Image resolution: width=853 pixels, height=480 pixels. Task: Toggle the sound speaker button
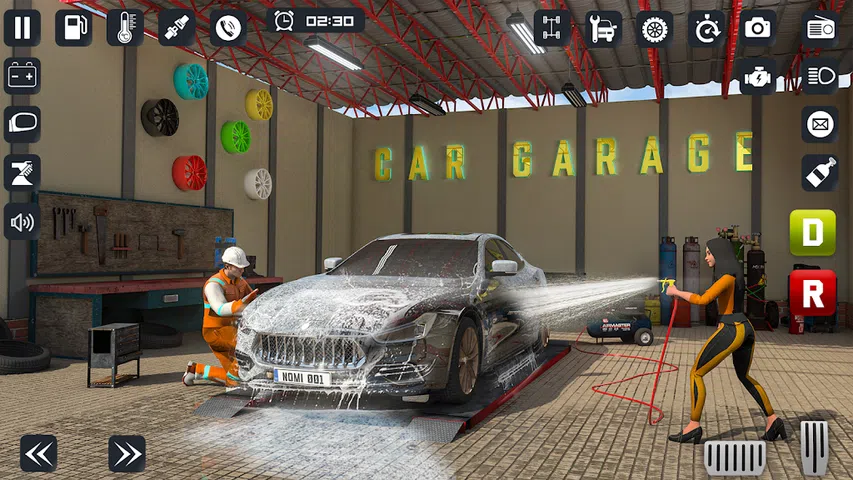pos(22,221)
